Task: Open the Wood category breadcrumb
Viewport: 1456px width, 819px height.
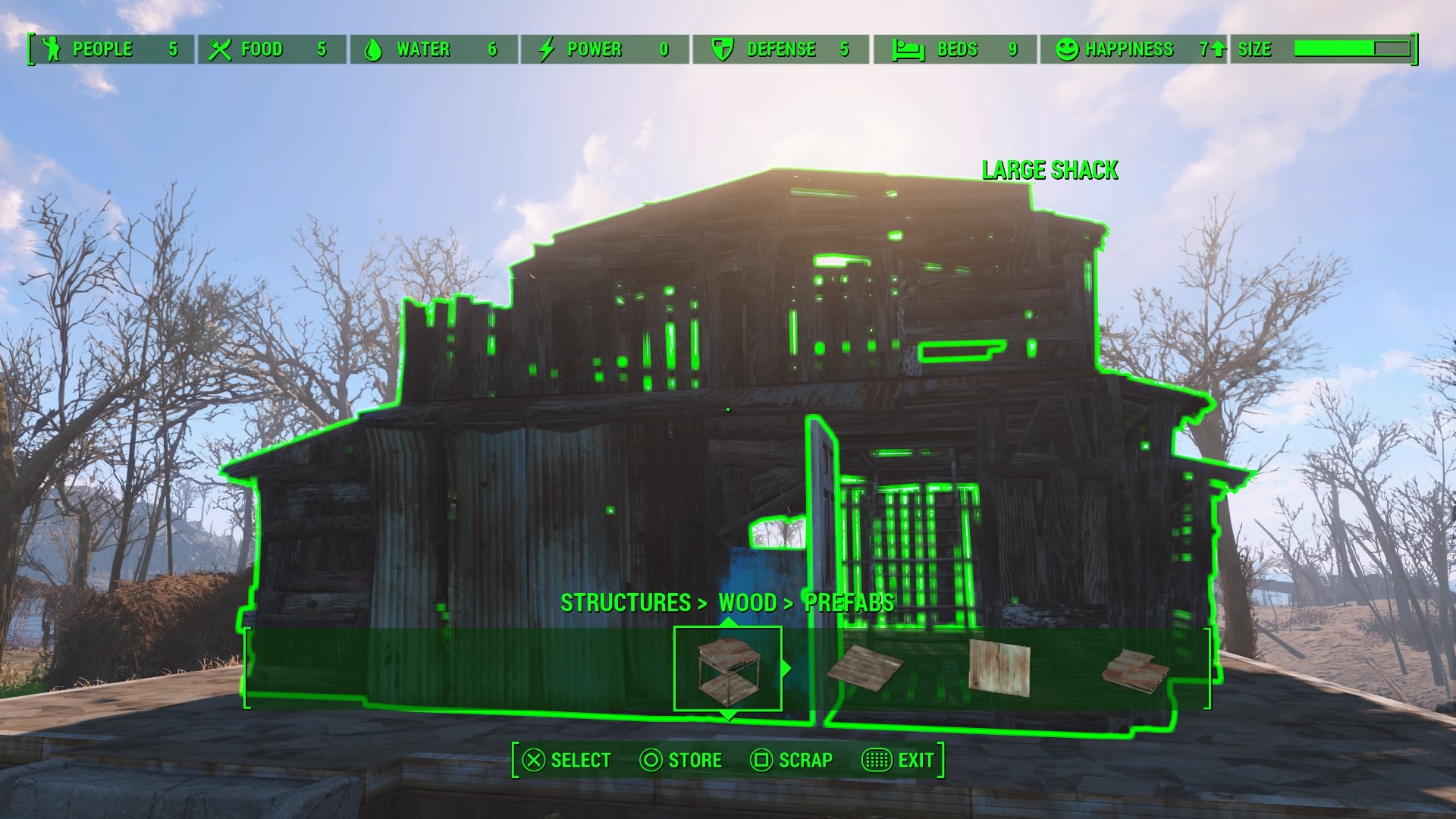Action: 748,603
